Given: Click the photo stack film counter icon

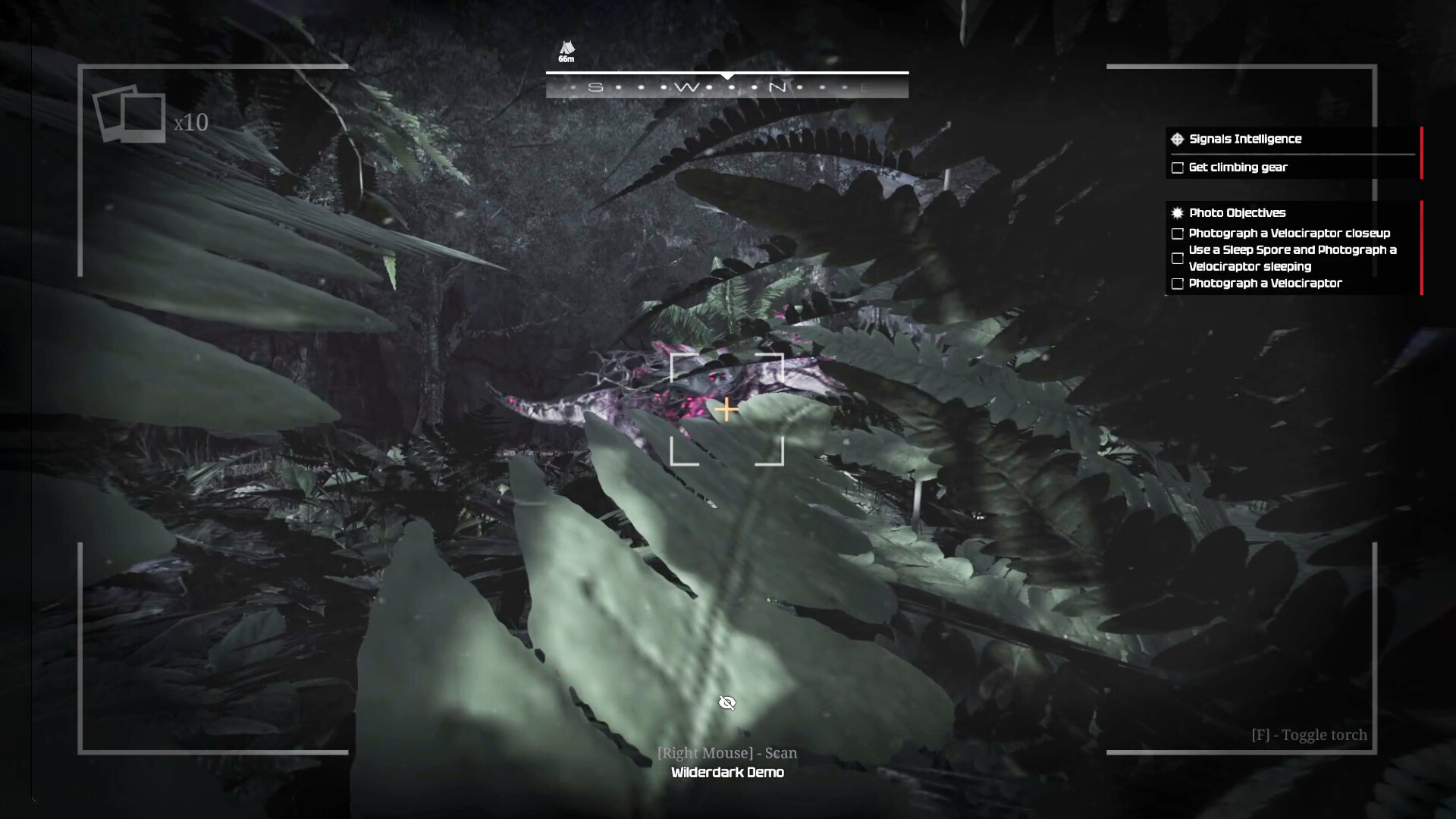Looking at the screenshot, I should click(x=130, y=115).
